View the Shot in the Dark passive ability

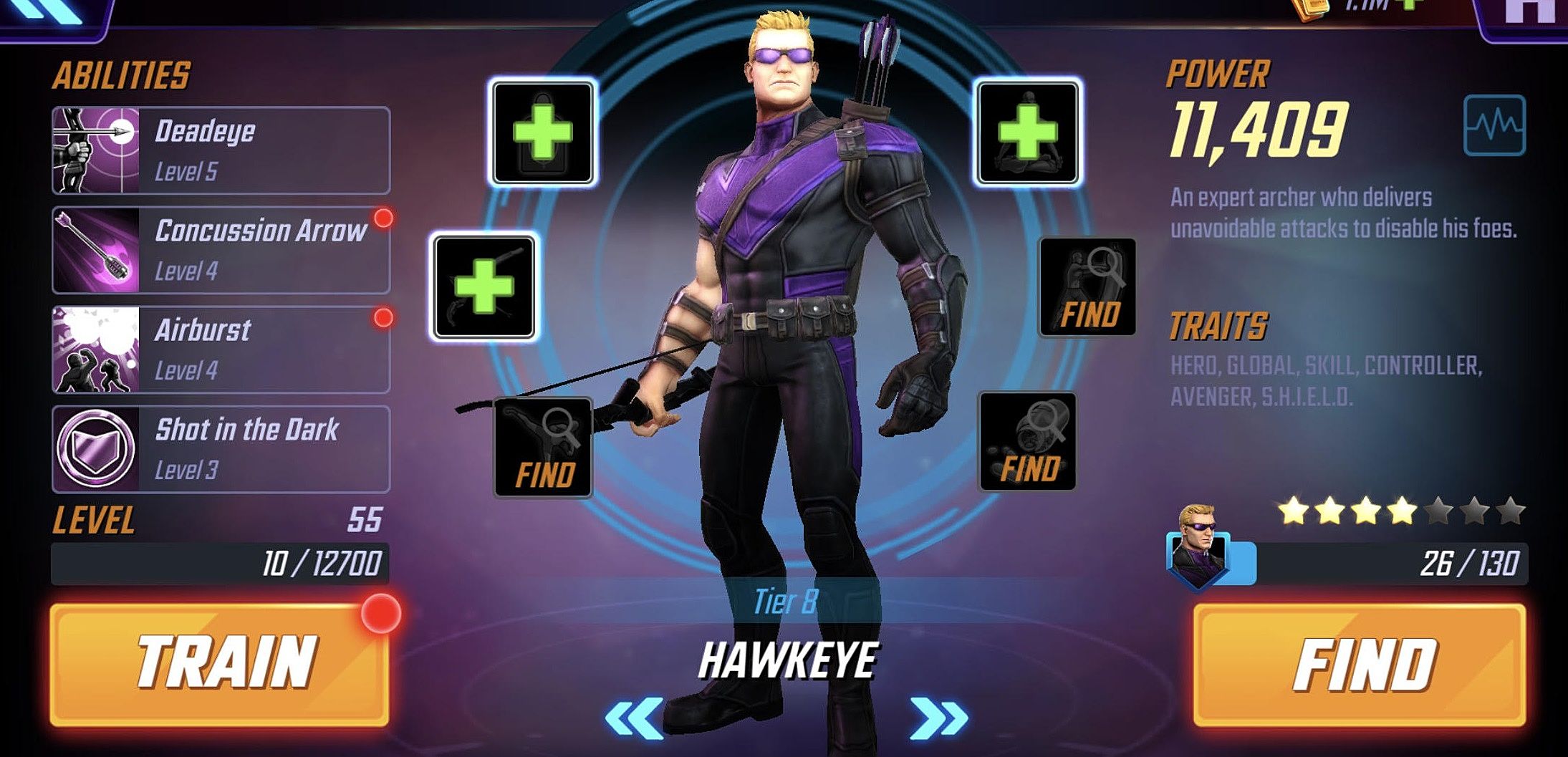[221, 449]
